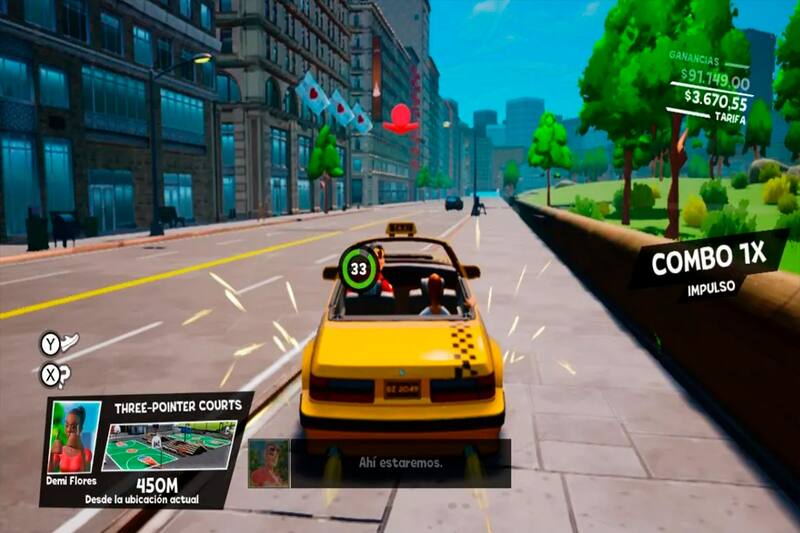Select the red destination waypoint marker
800x533 pixels.
click(x=402, y=120)
